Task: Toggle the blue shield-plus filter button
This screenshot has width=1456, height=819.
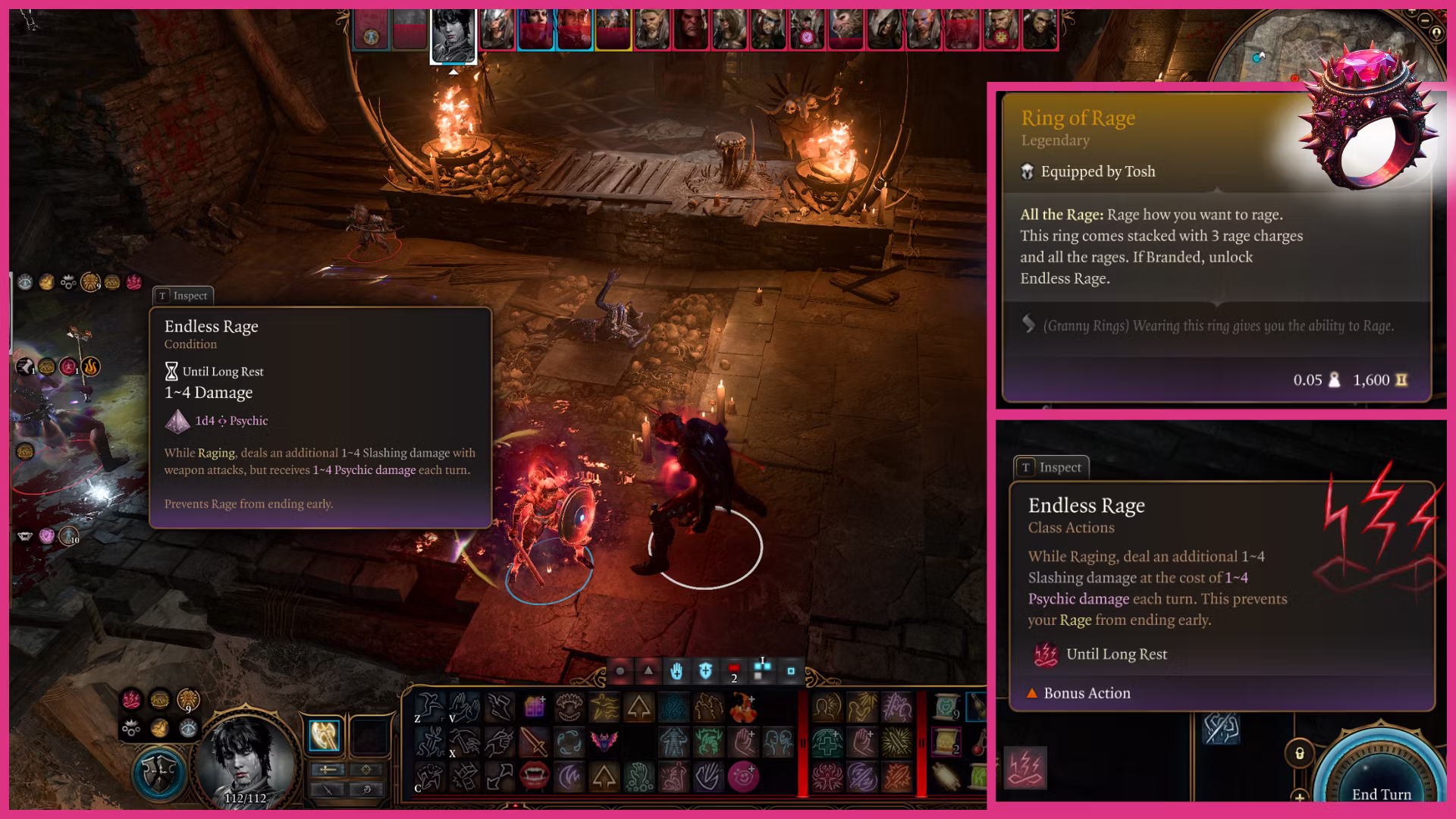Action: coord(705,670)
